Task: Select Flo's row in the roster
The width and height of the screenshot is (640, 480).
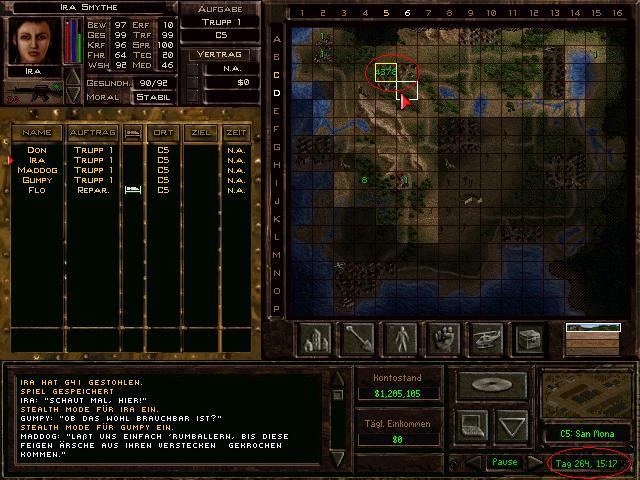Action: [x=37, y=190]
